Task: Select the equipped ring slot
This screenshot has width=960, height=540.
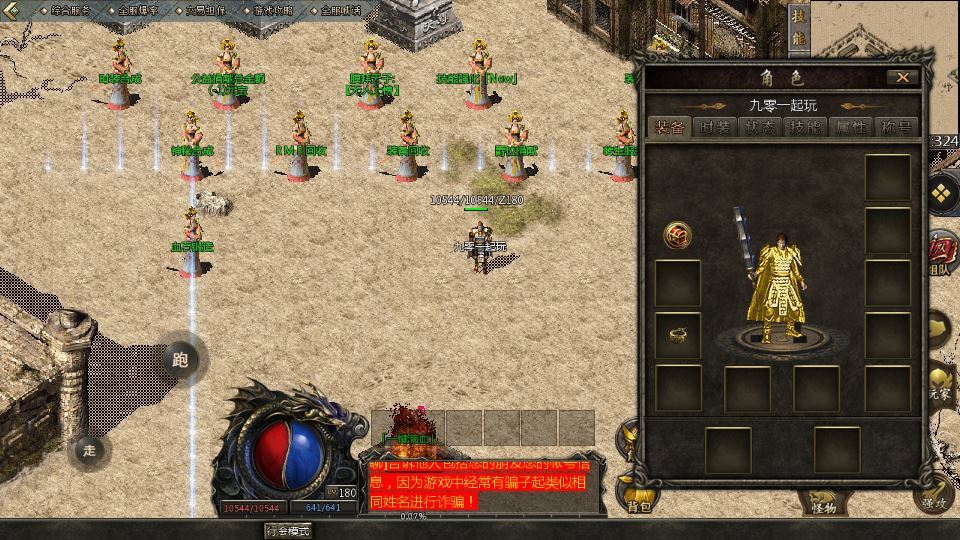Action: click(x=677, y=335)
